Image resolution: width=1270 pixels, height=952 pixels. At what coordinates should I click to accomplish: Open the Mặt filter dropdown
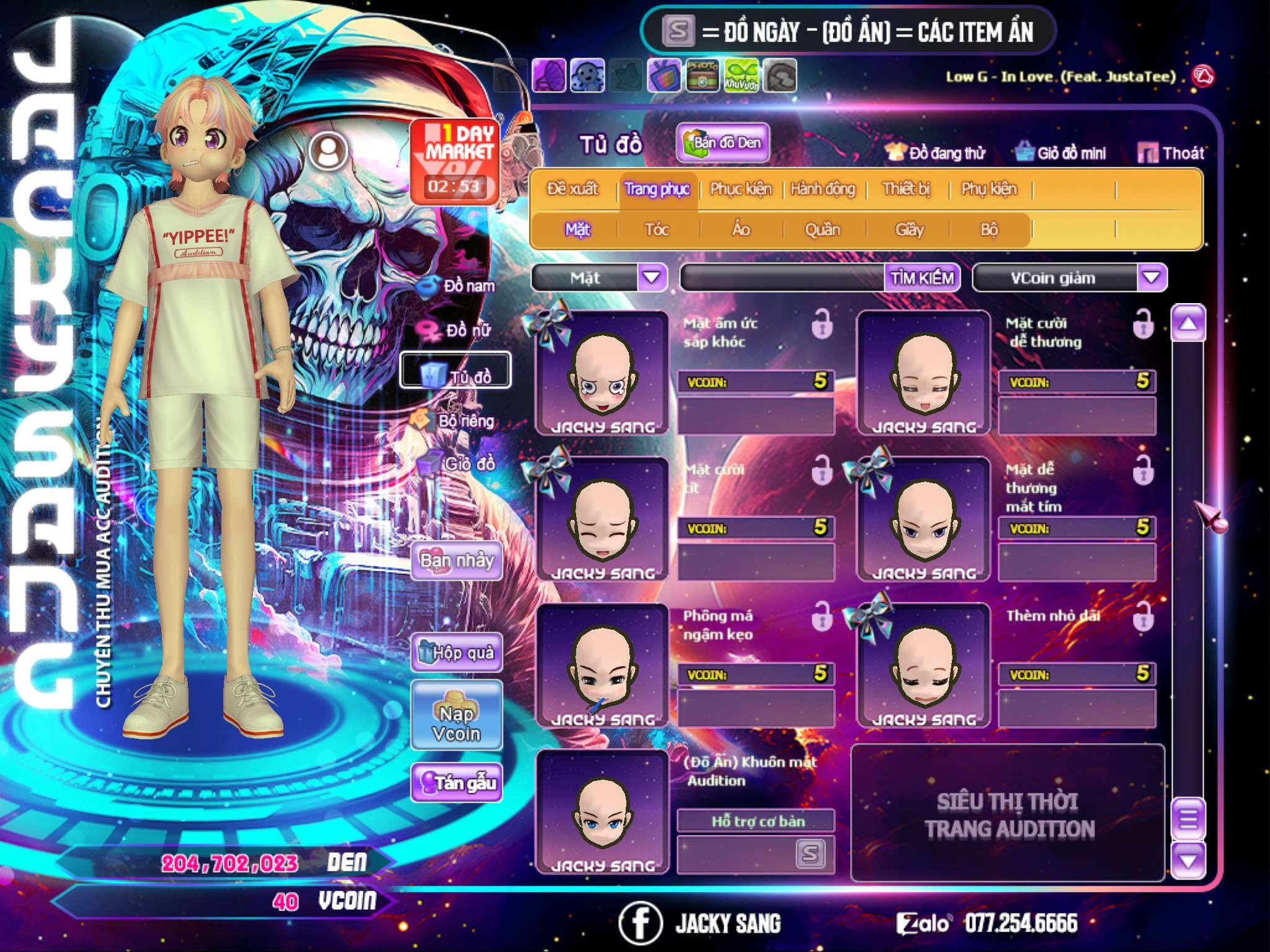click(x=652, y=277)
